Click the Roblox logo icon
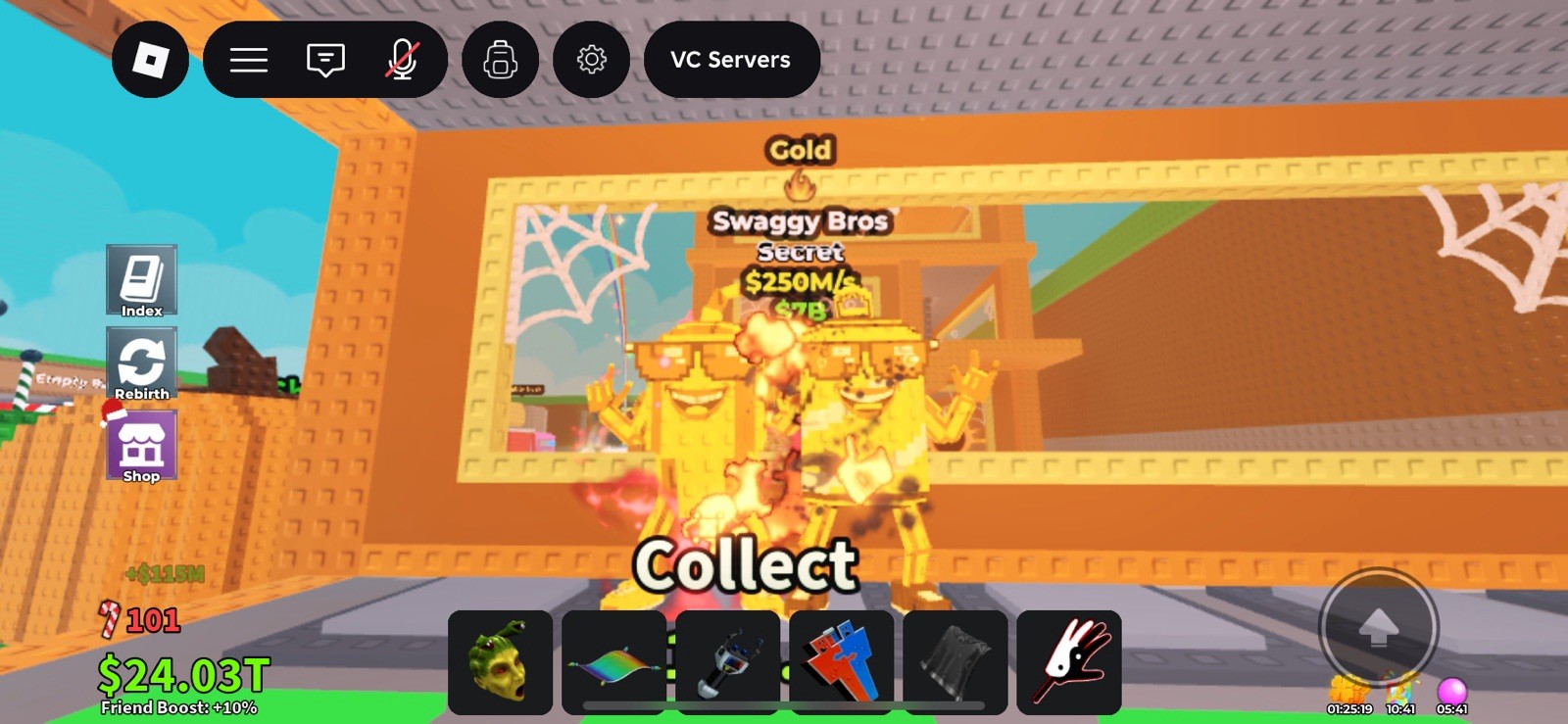The width and height of the screenshot is (1568, 724). point(149,60)
